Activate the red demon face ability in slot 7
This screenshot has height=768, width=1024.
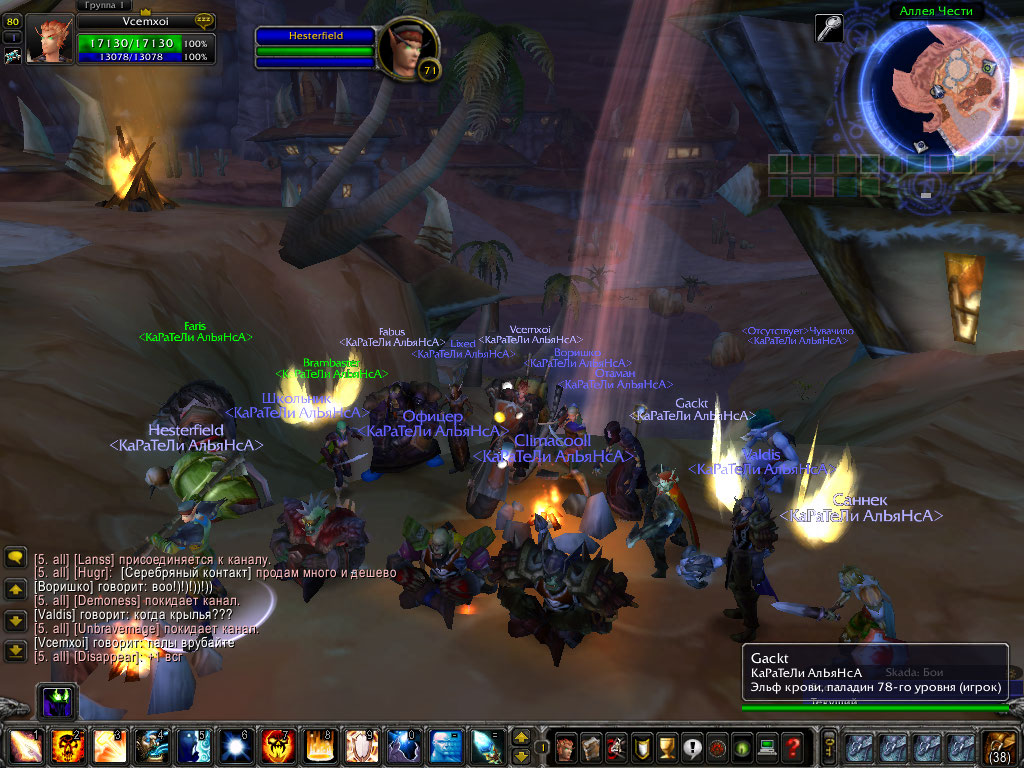click(276, 747)
